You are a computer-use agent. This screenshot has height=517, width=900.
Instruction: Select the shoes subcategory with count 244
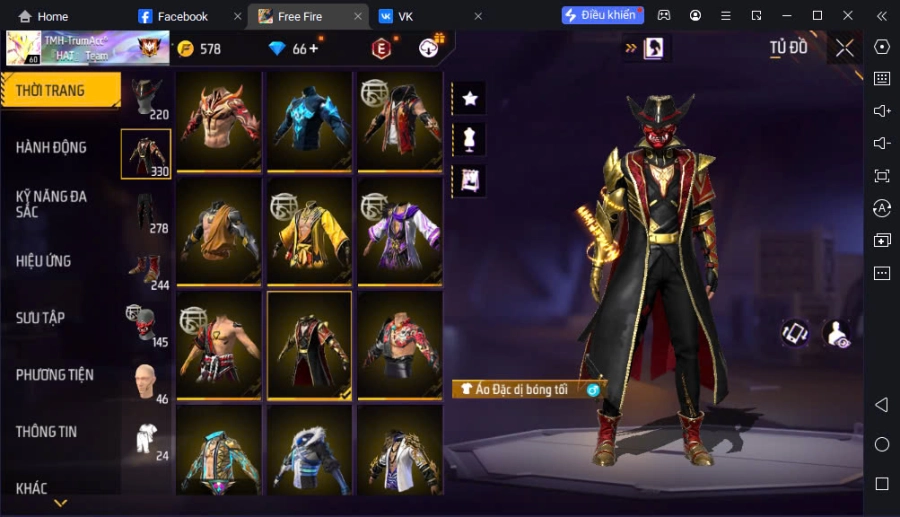click(146, 270)
